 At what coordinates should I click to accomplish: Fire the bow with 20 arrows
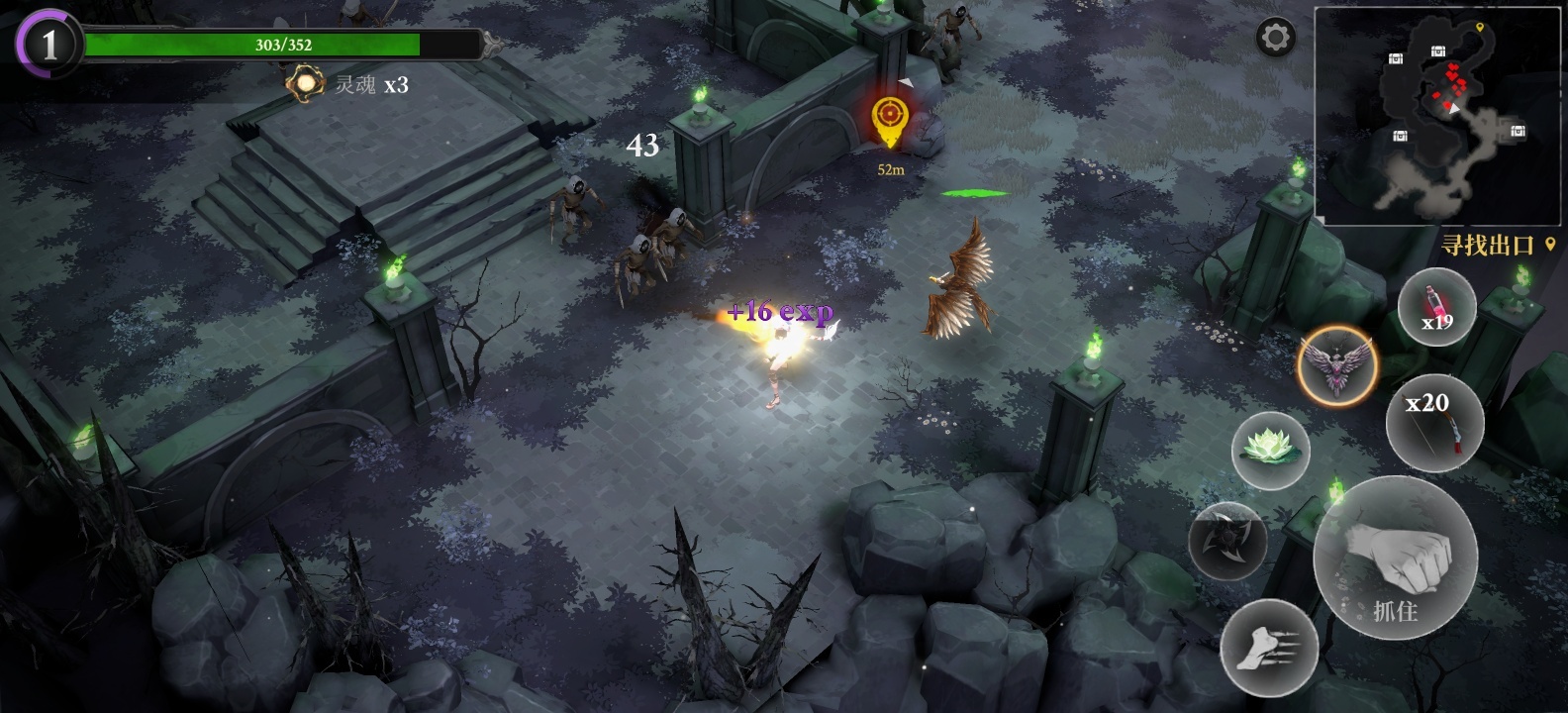click(x=1434, y=423)
